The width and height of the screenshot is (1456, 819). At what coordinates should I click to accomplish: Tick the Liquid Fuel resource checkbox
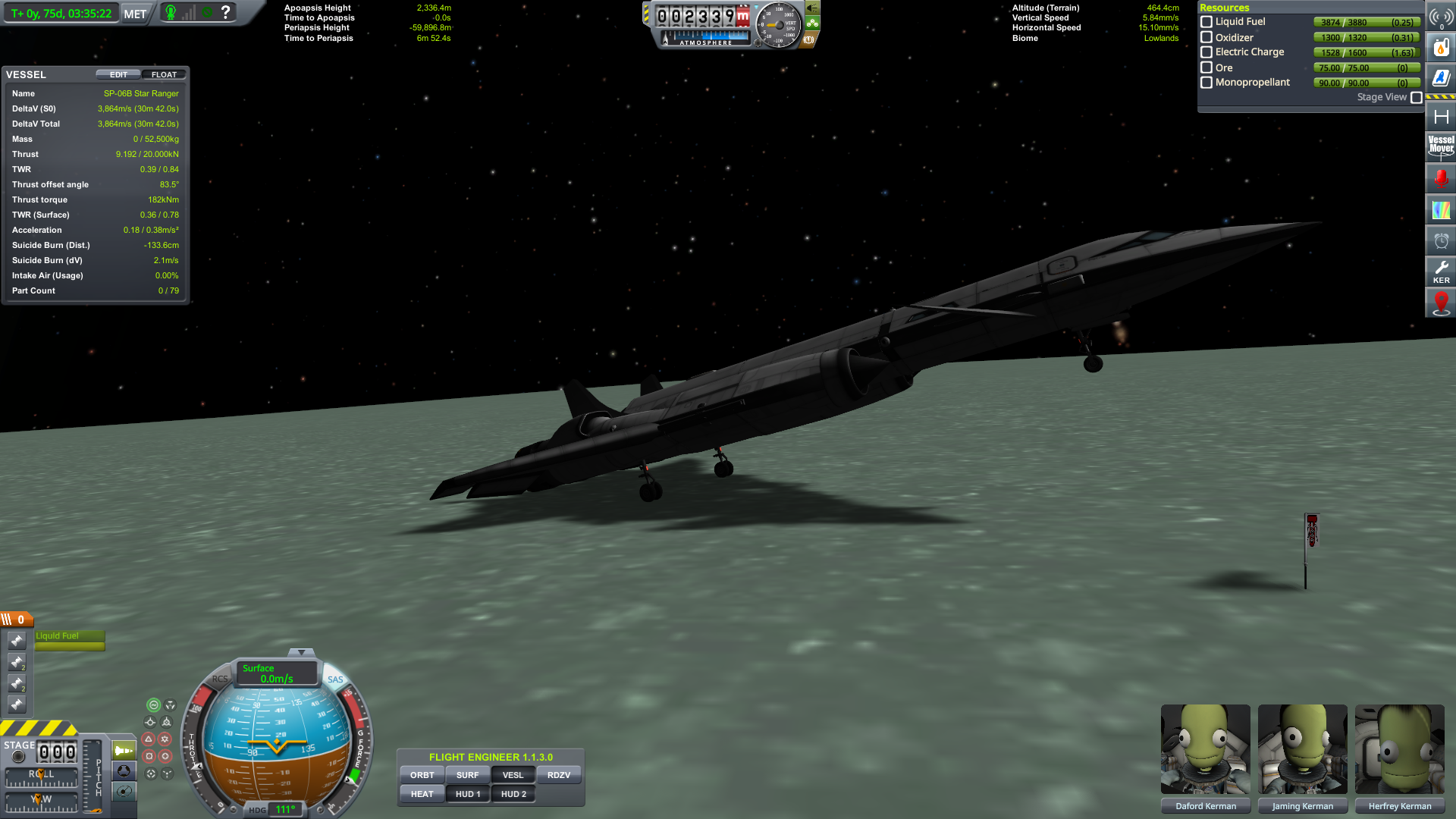click(x=1207, y=22)
